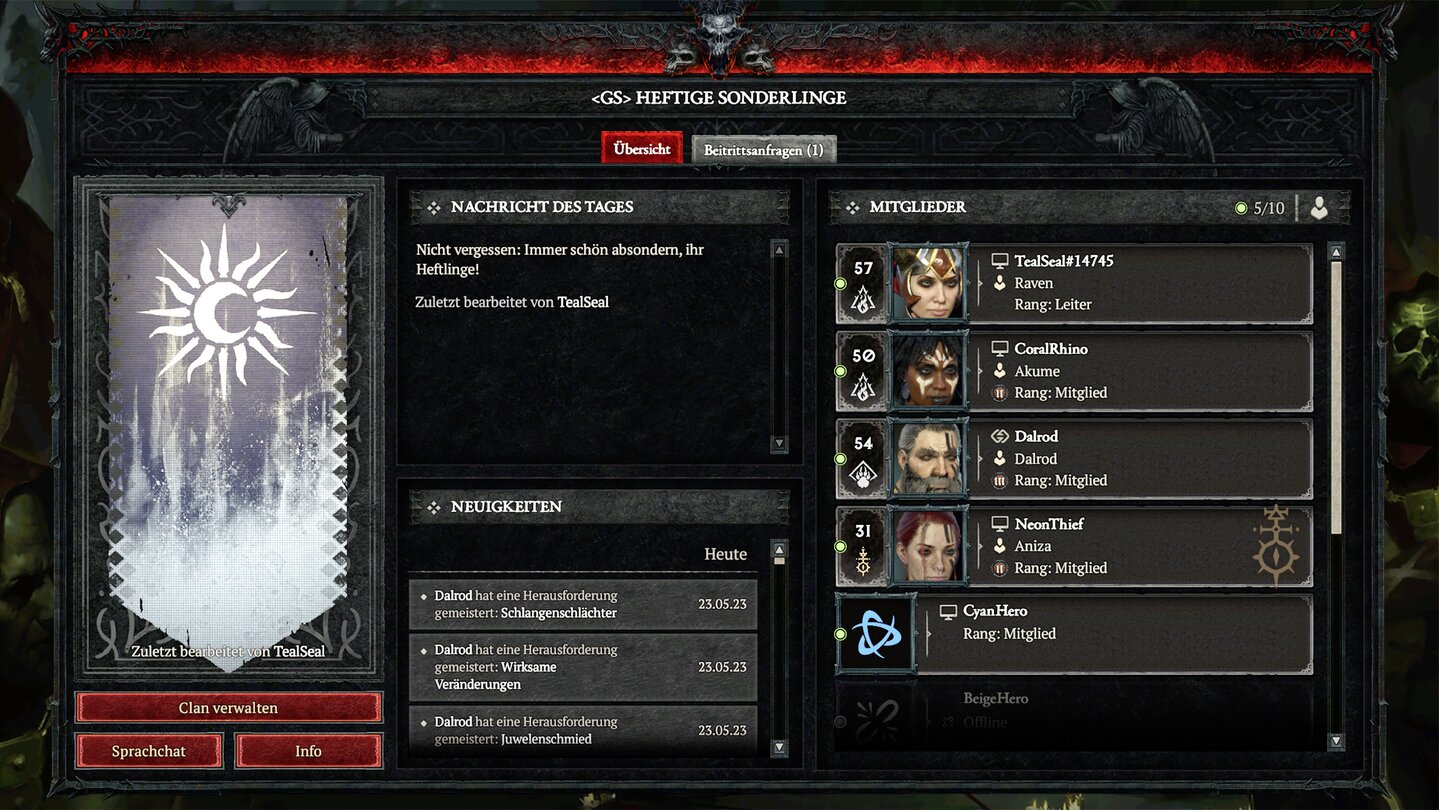
Task: Switch to the Beitrittsanfragen (1) tab
Action: tap(763, 149)
